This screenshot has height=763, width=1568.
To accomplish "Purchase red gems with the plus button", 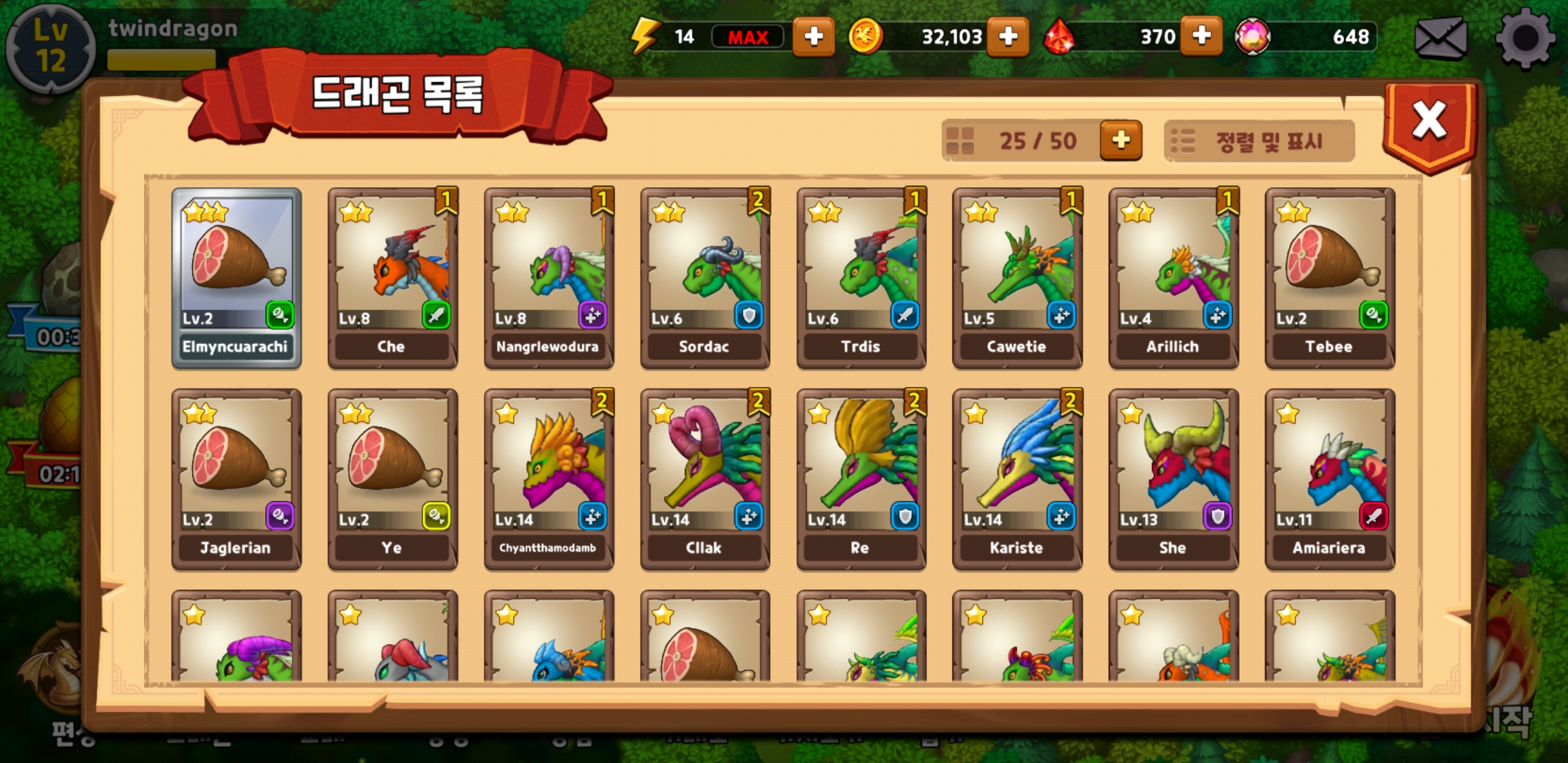I will pyautogui.click(x=1201, y=37).
